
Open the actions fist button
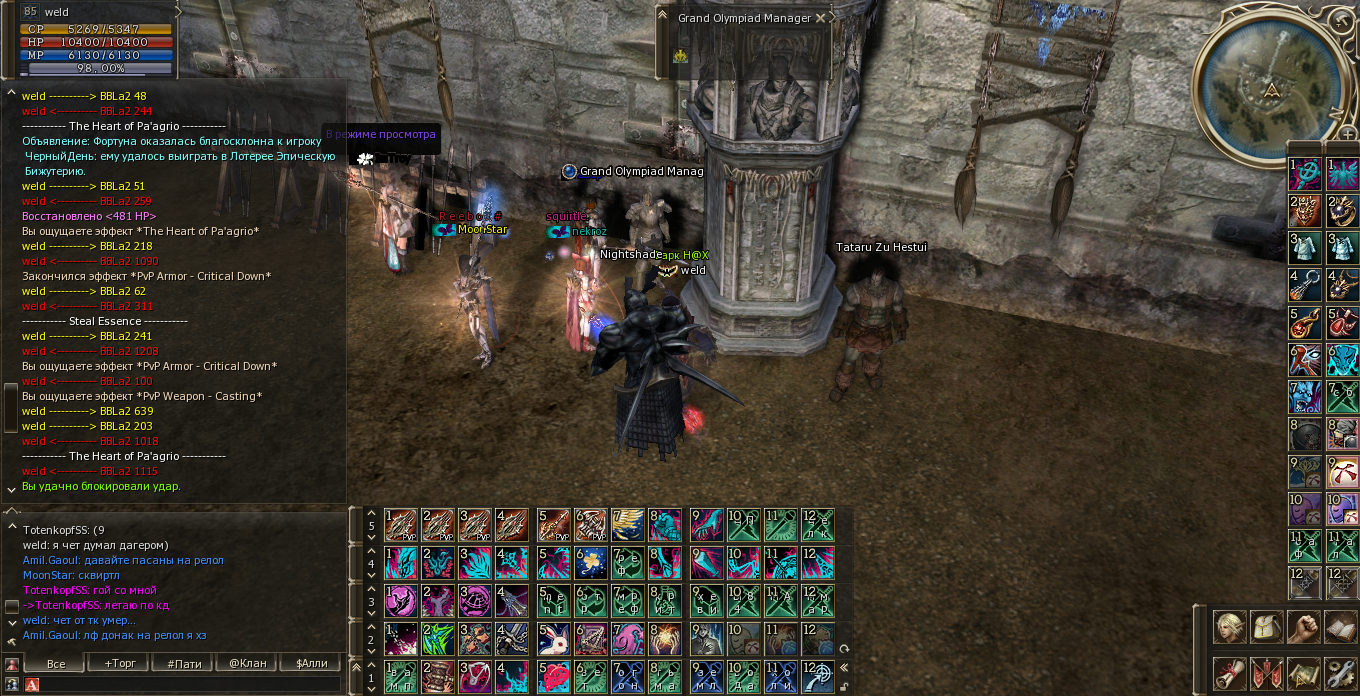[1304, 627]
